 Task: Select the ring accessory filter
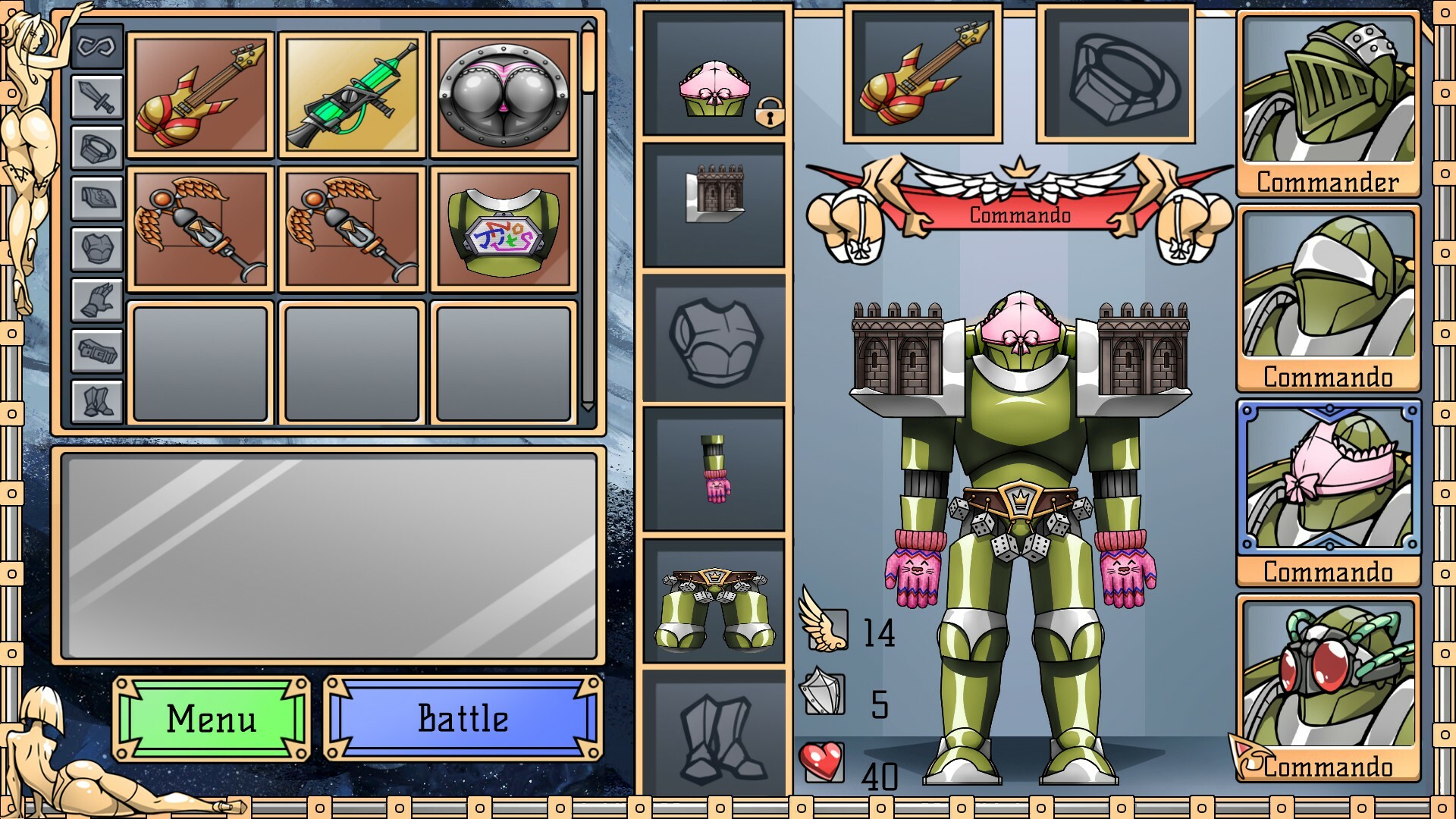click(96, 144)
